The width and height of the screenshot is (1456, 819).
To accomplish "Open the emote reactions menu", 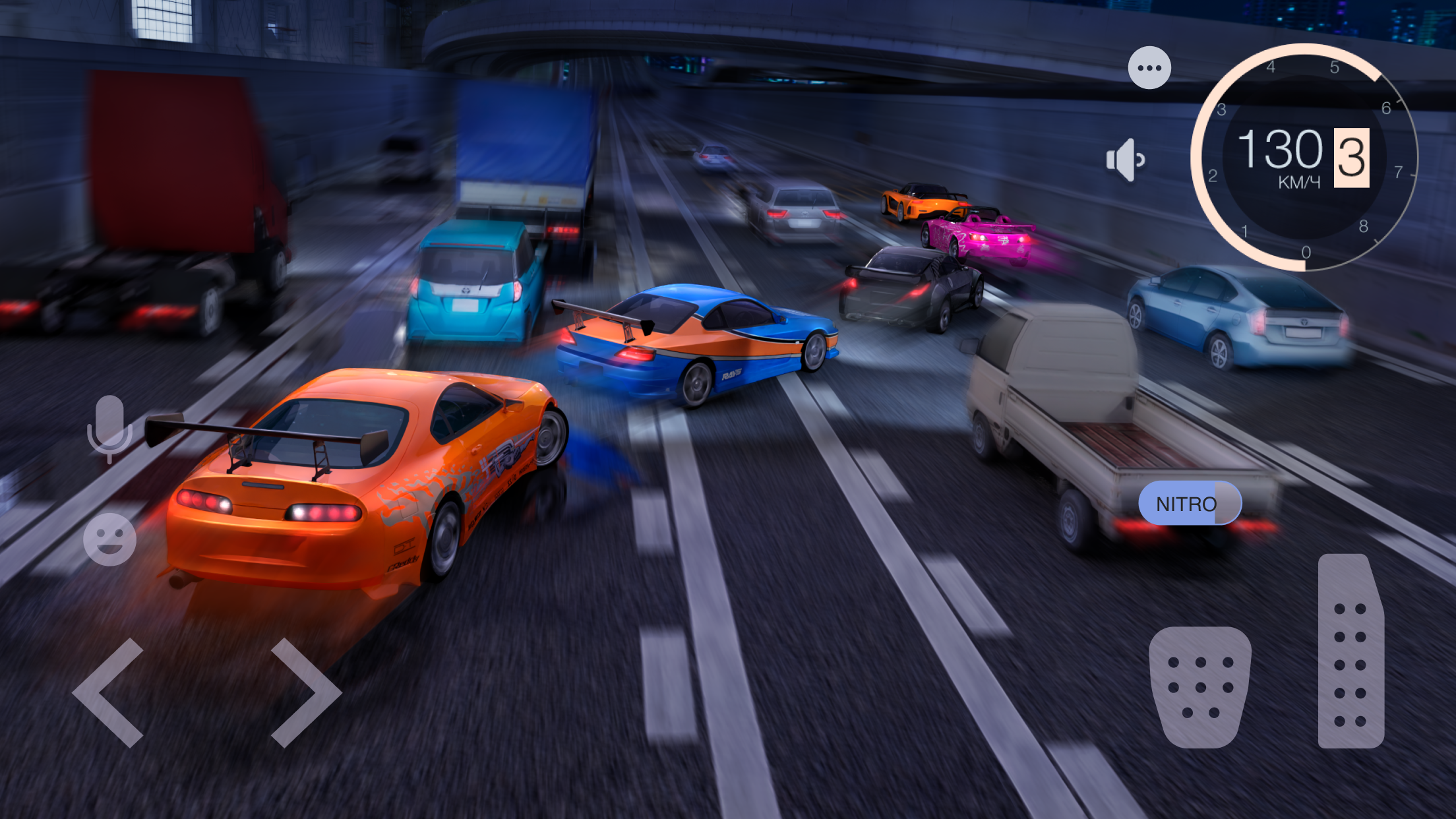I will tap(109, 539).
